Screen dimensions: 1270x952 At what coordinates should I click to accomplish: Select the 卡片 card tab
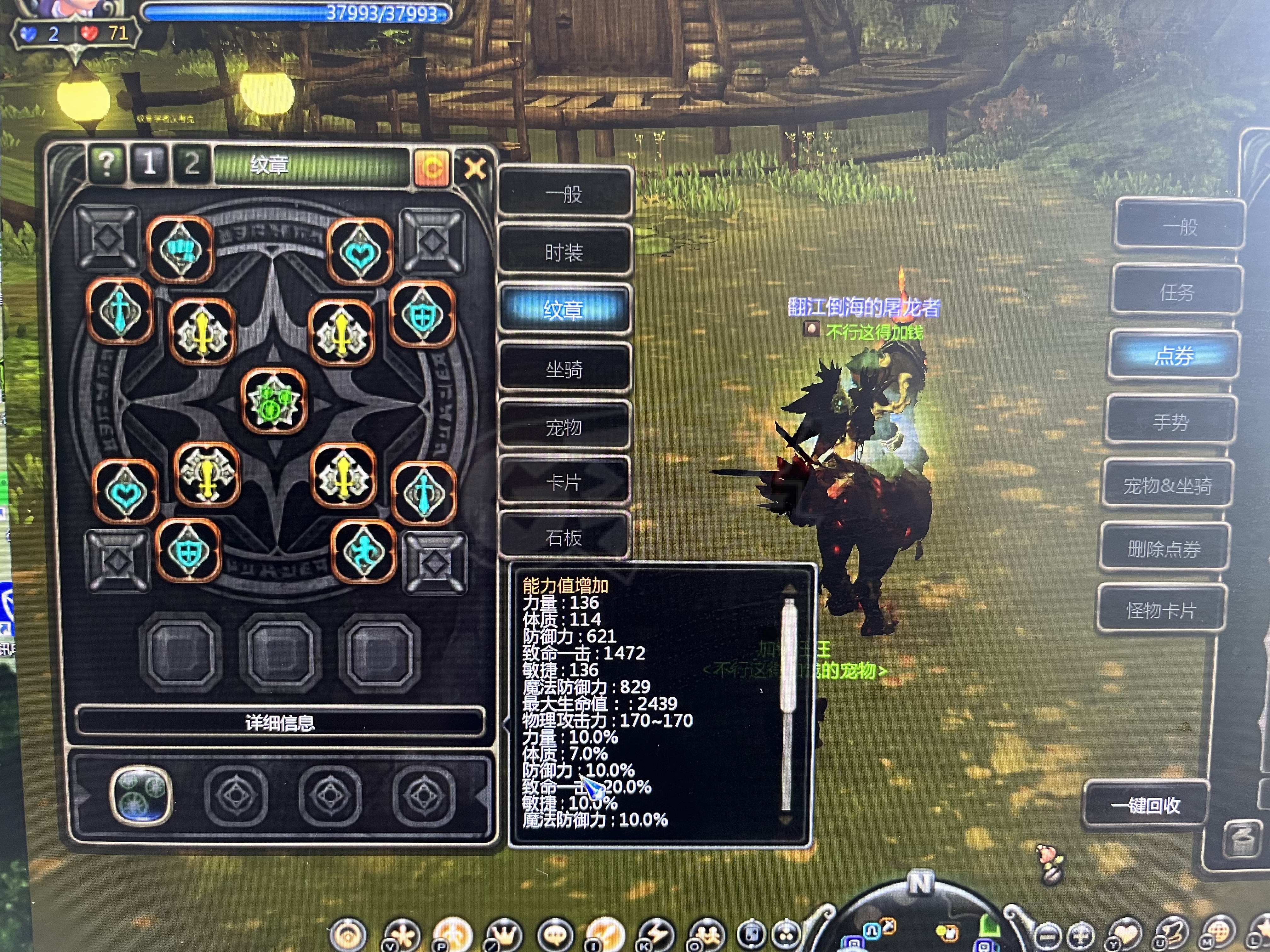[x=564, y=482]
